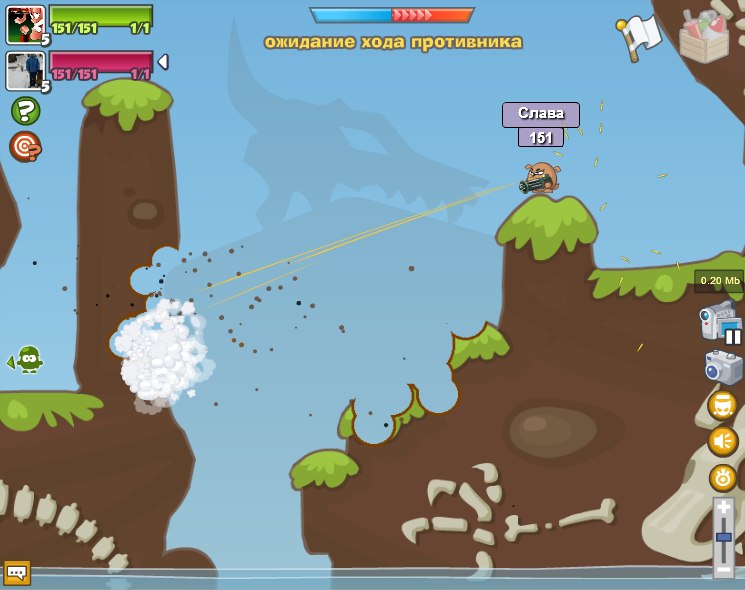Open the chat speech bubble button

pyautogui.click(x=17, y=572)
